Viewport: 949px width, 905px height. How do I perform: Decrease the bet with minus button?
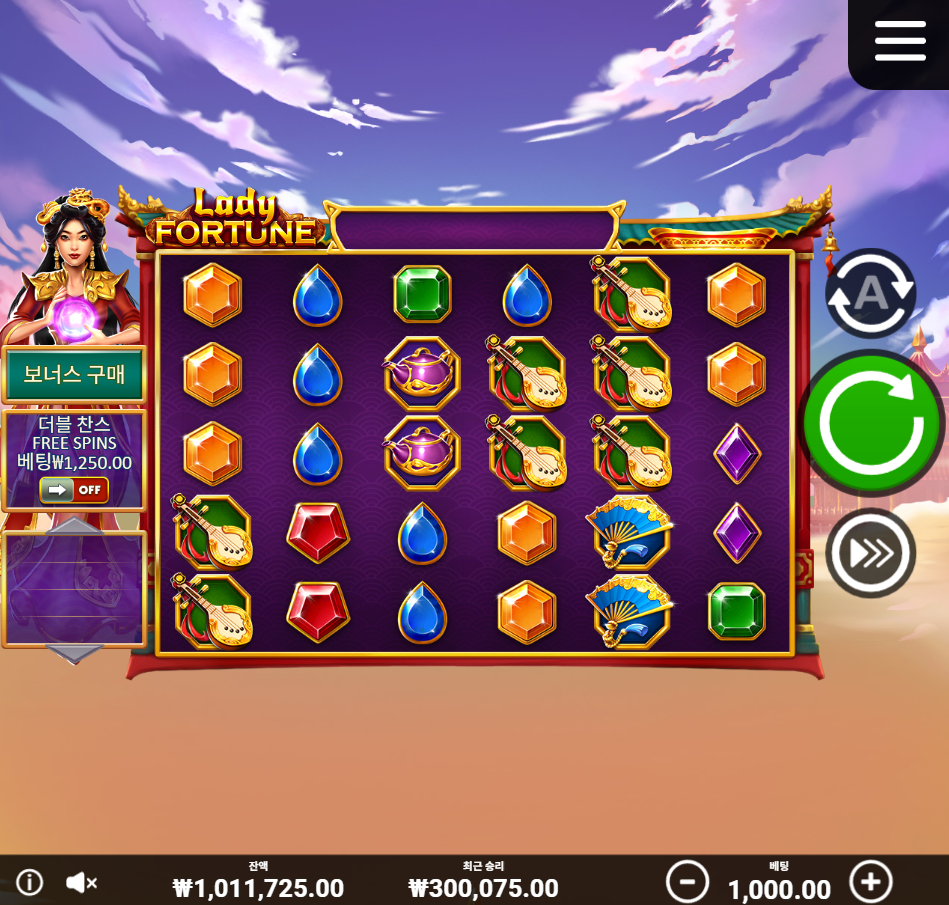(687, 882)
